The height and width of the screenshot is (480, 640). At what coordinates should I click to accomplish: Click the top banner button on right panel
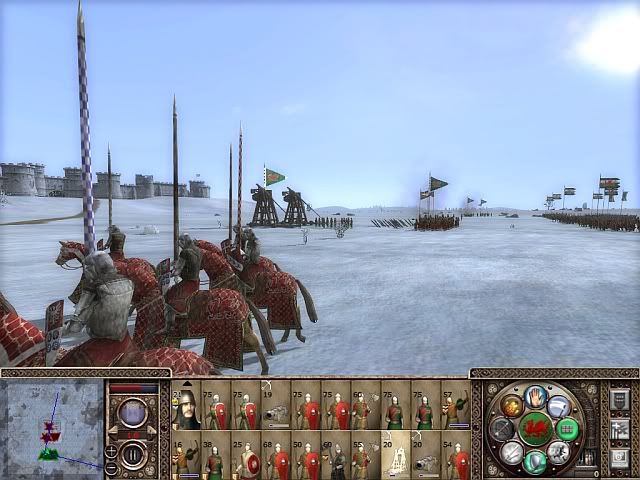pyautogui.click(x=619, y=400)
